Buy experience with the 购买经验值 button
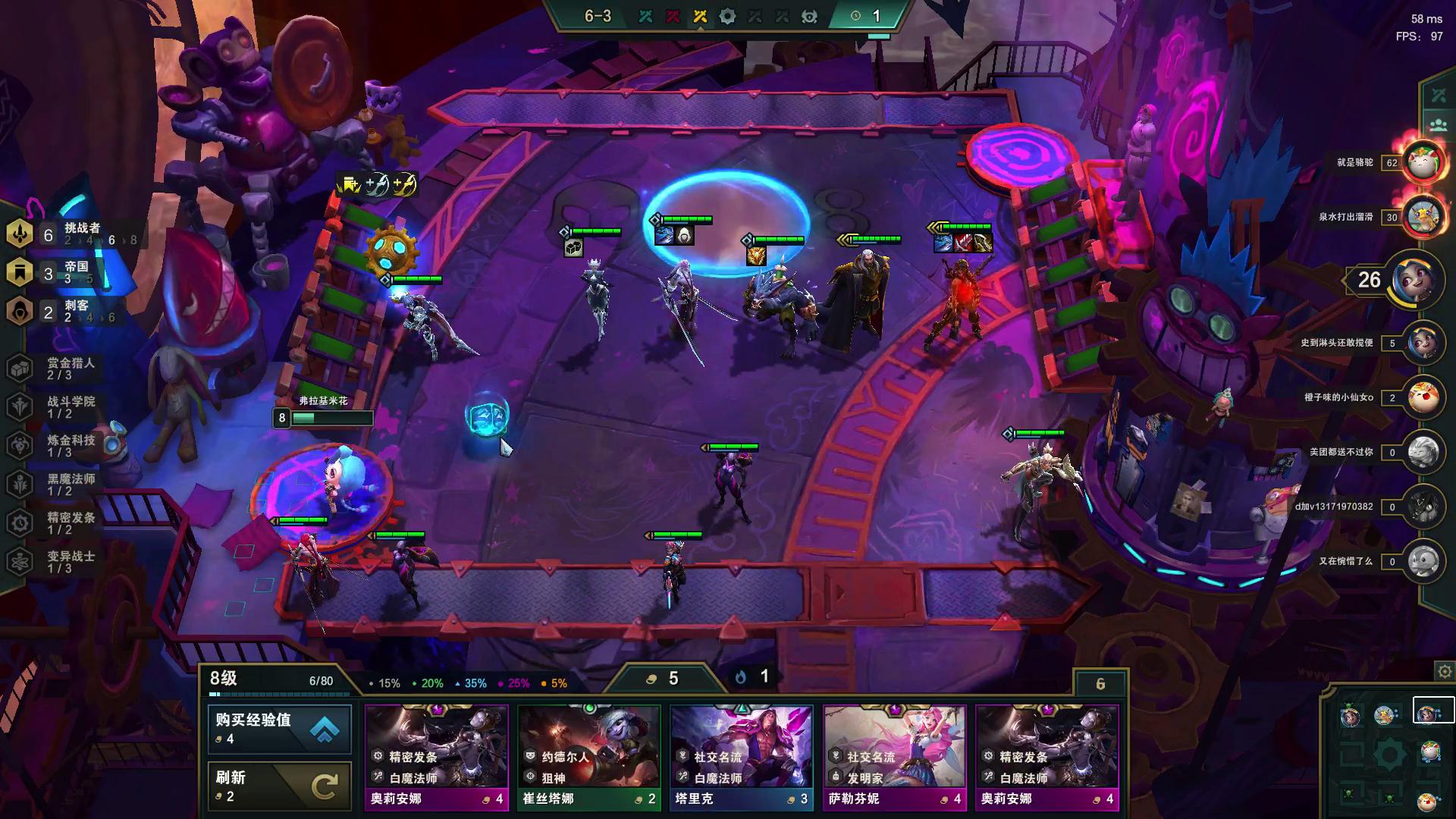Image resolution: width=1456 pixels, height=819 pixels. click(279, 728)
